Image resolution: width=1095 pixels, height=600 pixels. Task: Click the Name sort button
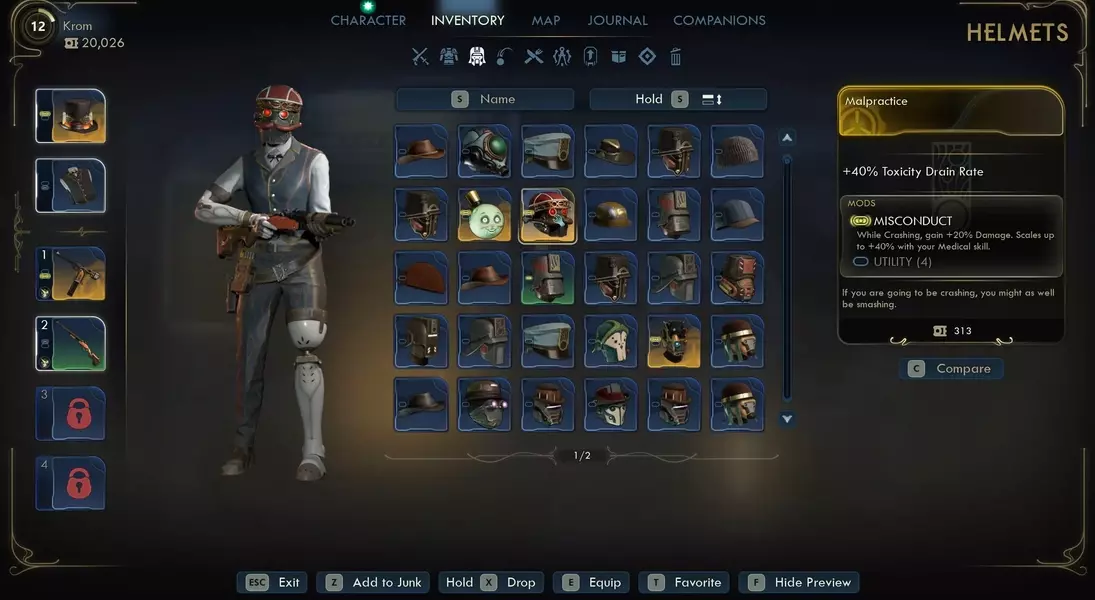click(x=485, y=99)
